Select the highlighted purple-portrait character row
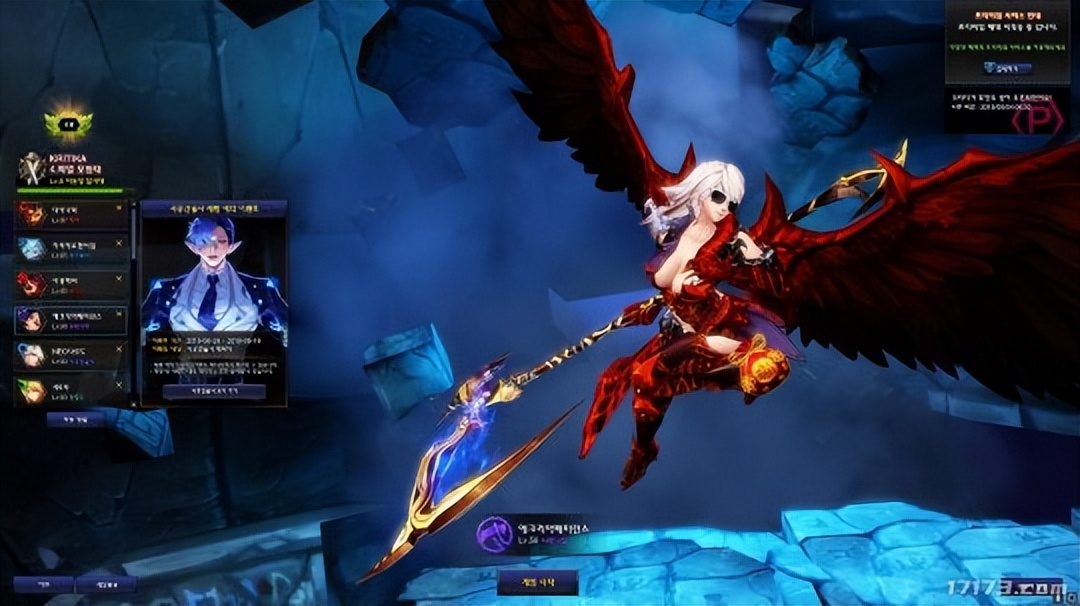Viewport: 1080px width, 606px height. (72, 319)
